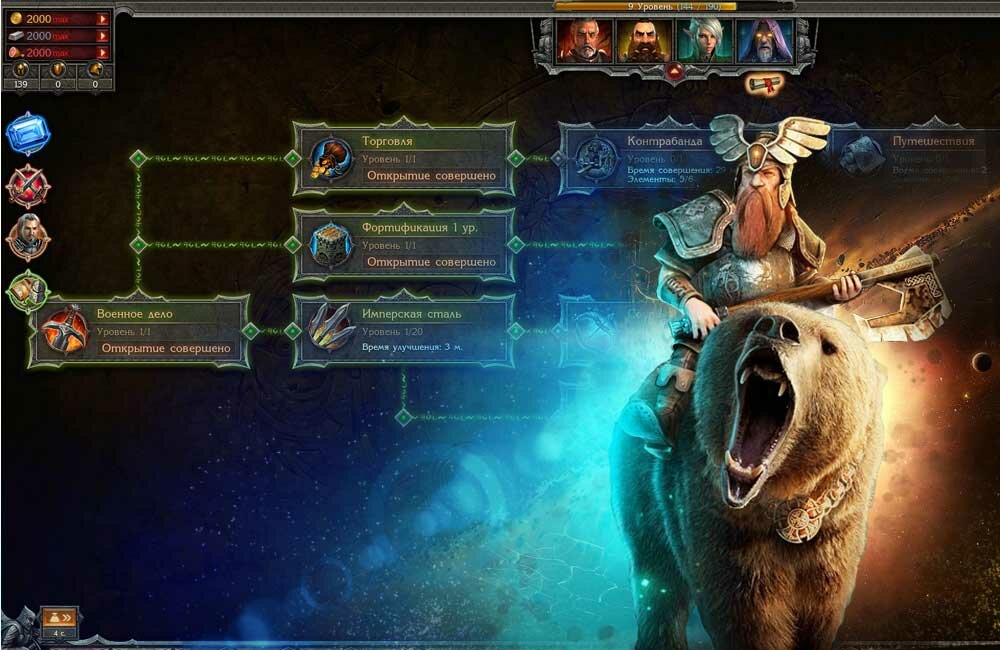Viewport: 1000px width, 650px height.
Task: Select the Военное дело research node
Action: 138,330
